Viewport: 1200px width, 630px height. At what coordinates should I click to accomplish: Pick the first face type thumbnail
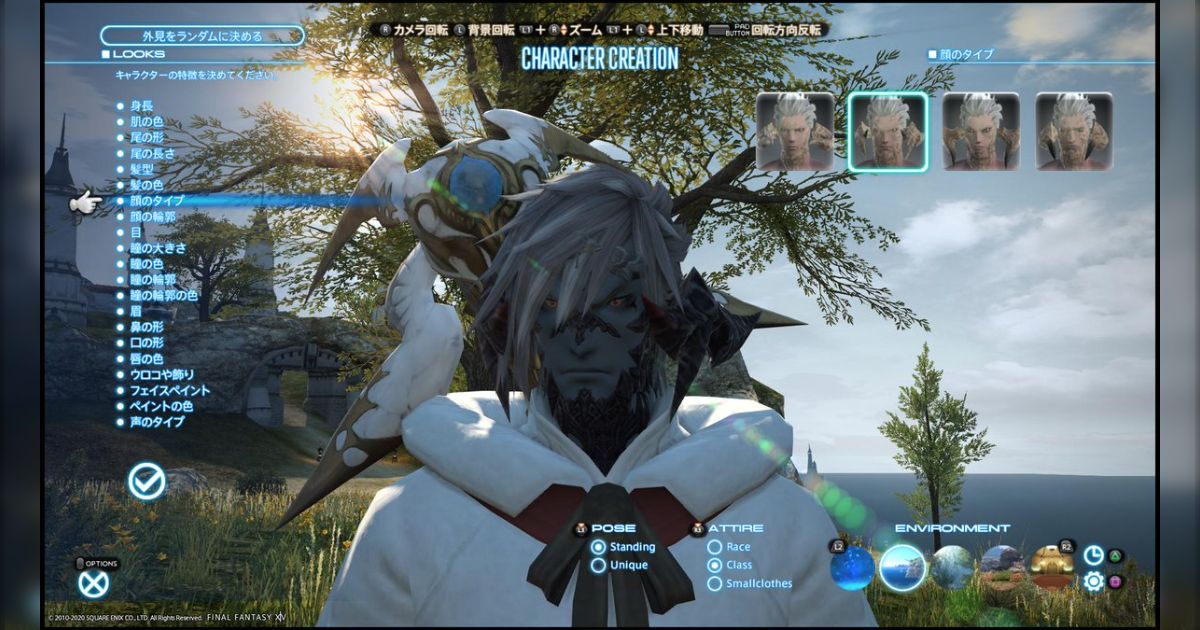coord(795,131)
